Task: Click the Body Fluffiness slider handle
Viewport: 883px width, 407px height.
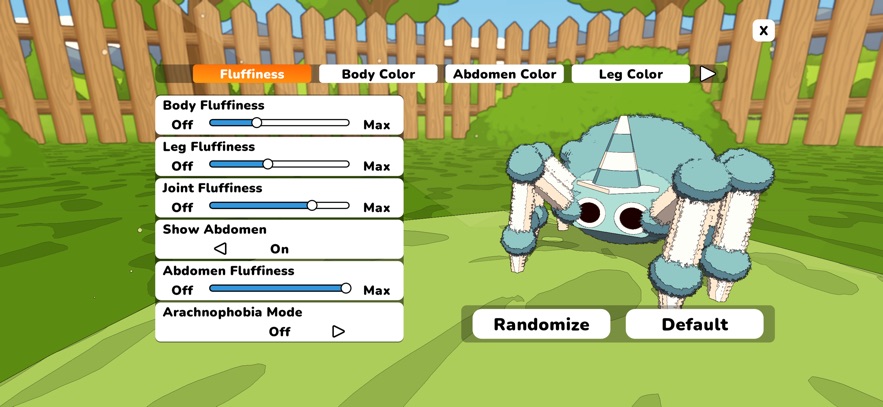Action: pos(257,123)
